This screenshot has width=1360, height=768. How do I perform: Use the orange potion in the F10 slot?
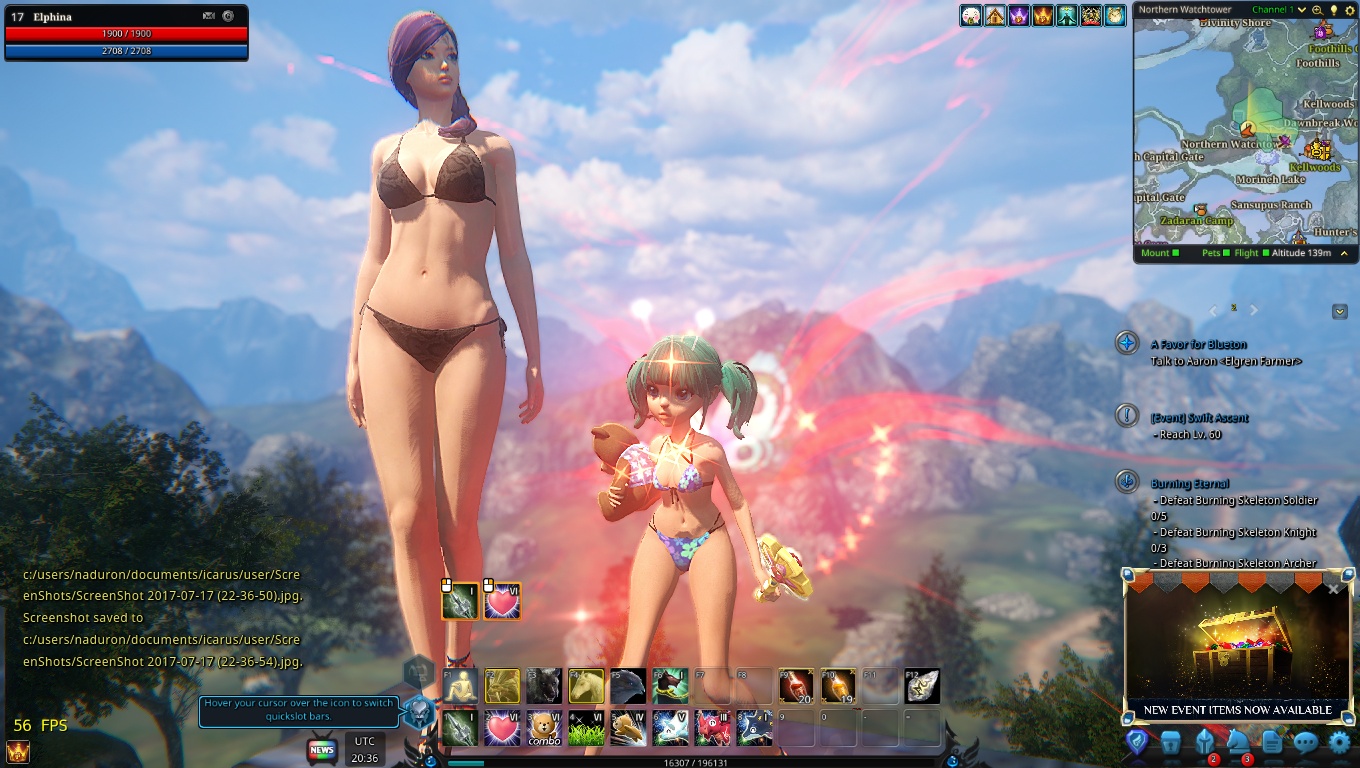pos(838,686)
